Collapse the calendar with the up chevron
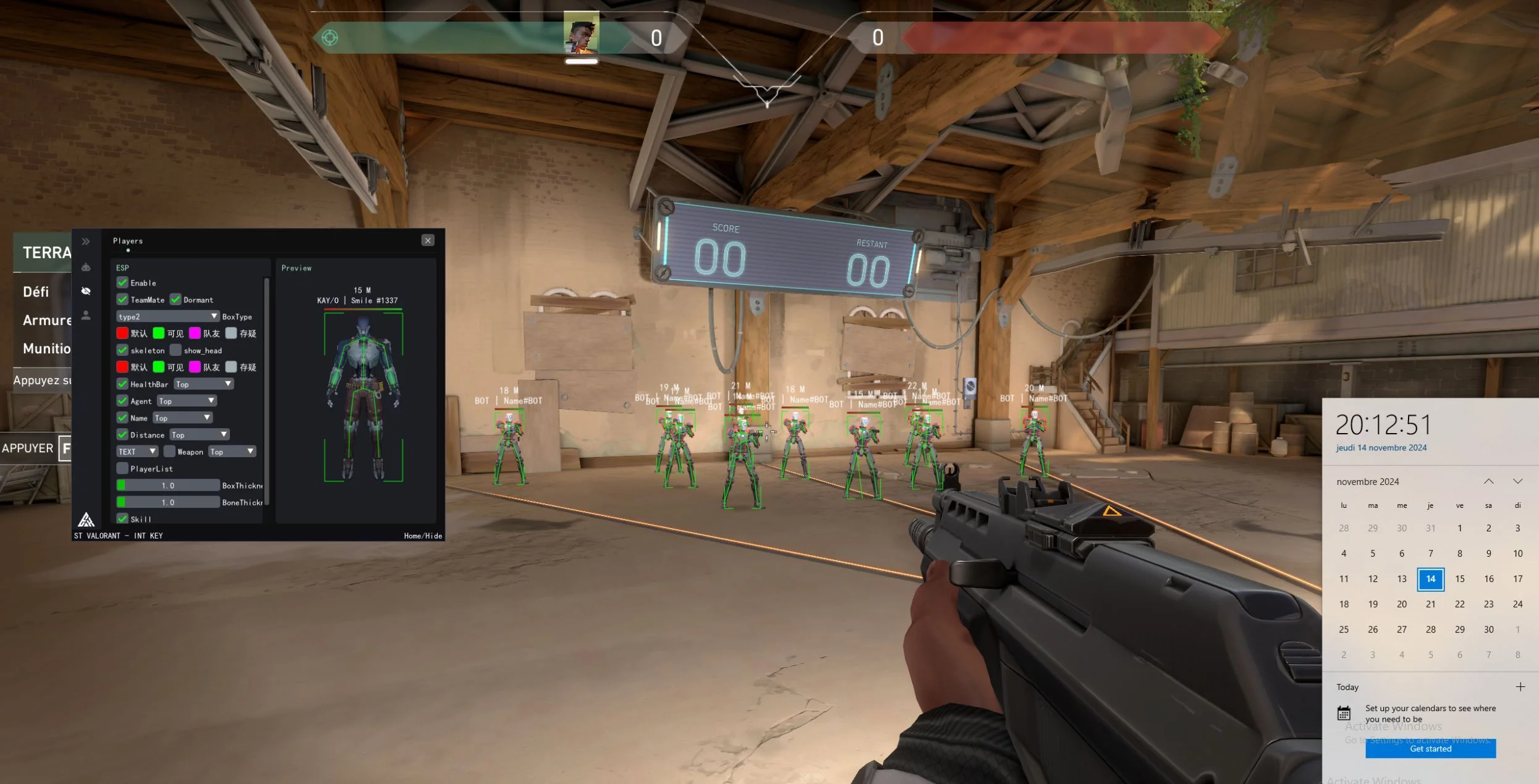Image resolution: width=1539 pixels, height=784 pixels. point(1490,481)
